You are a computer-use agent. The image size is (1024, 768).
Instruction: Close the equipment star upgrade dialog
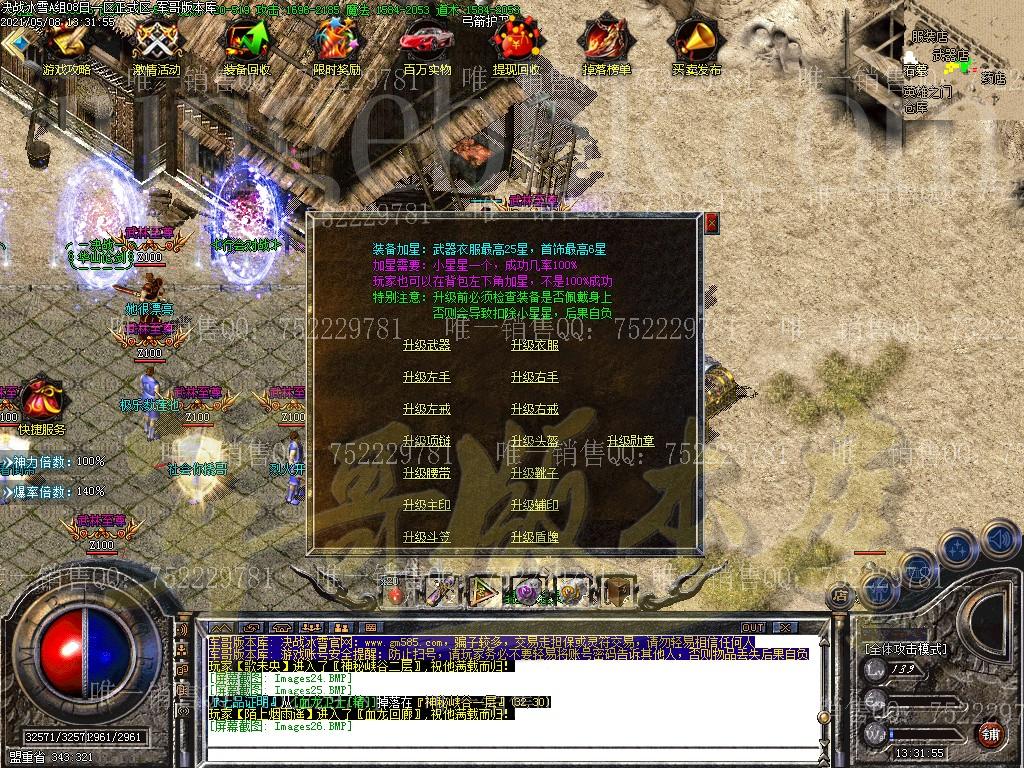pyautogui.click(x=711, y=223)
